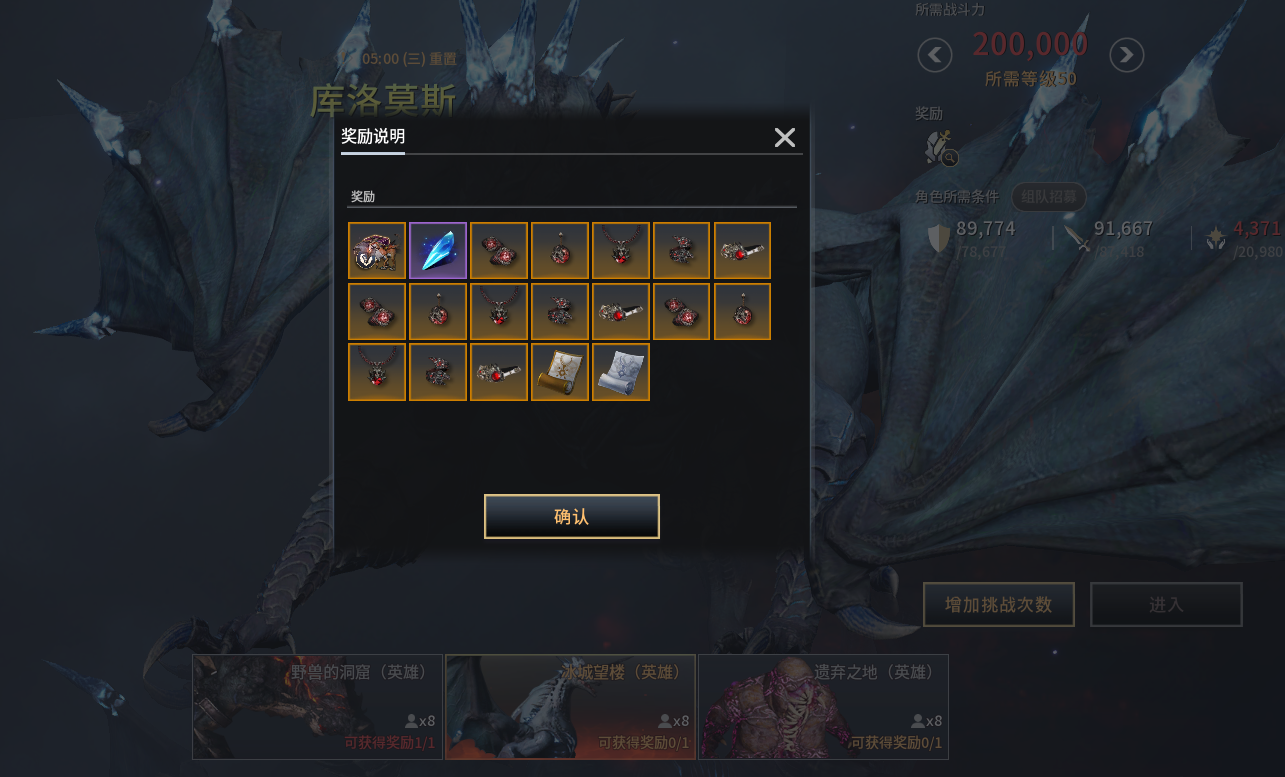Switch to 冰城望楼 hero dungeon
Image resolution: width=1285 pixels, height=777 pixels.
[x=570, y=707]
